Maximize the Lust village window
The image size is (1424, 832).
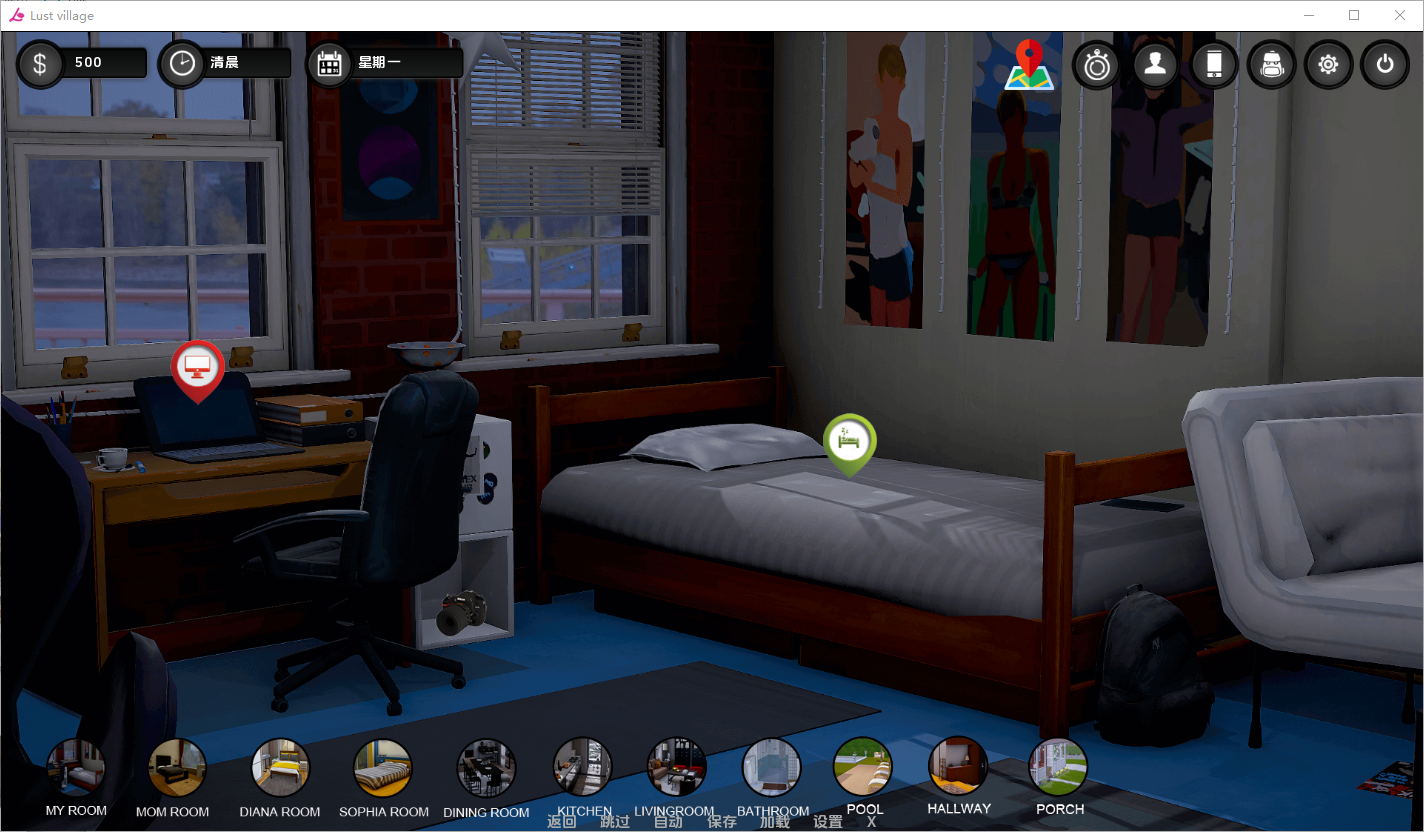pyautogui.click(x=1354, y=15)
